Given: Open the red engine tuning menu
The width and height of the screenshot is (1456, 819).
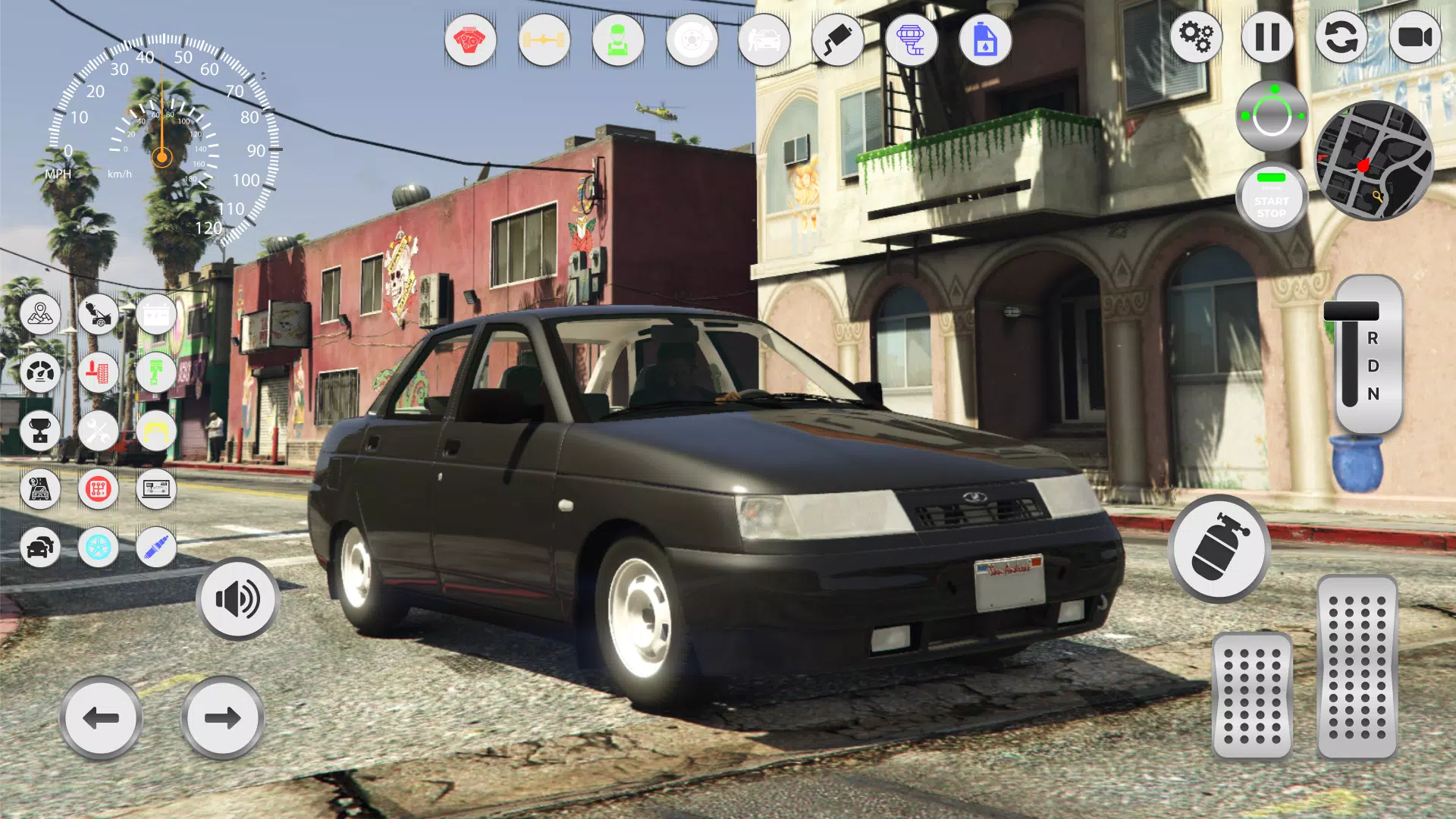Looking at the screenshot, I should (x=469, y=41).
